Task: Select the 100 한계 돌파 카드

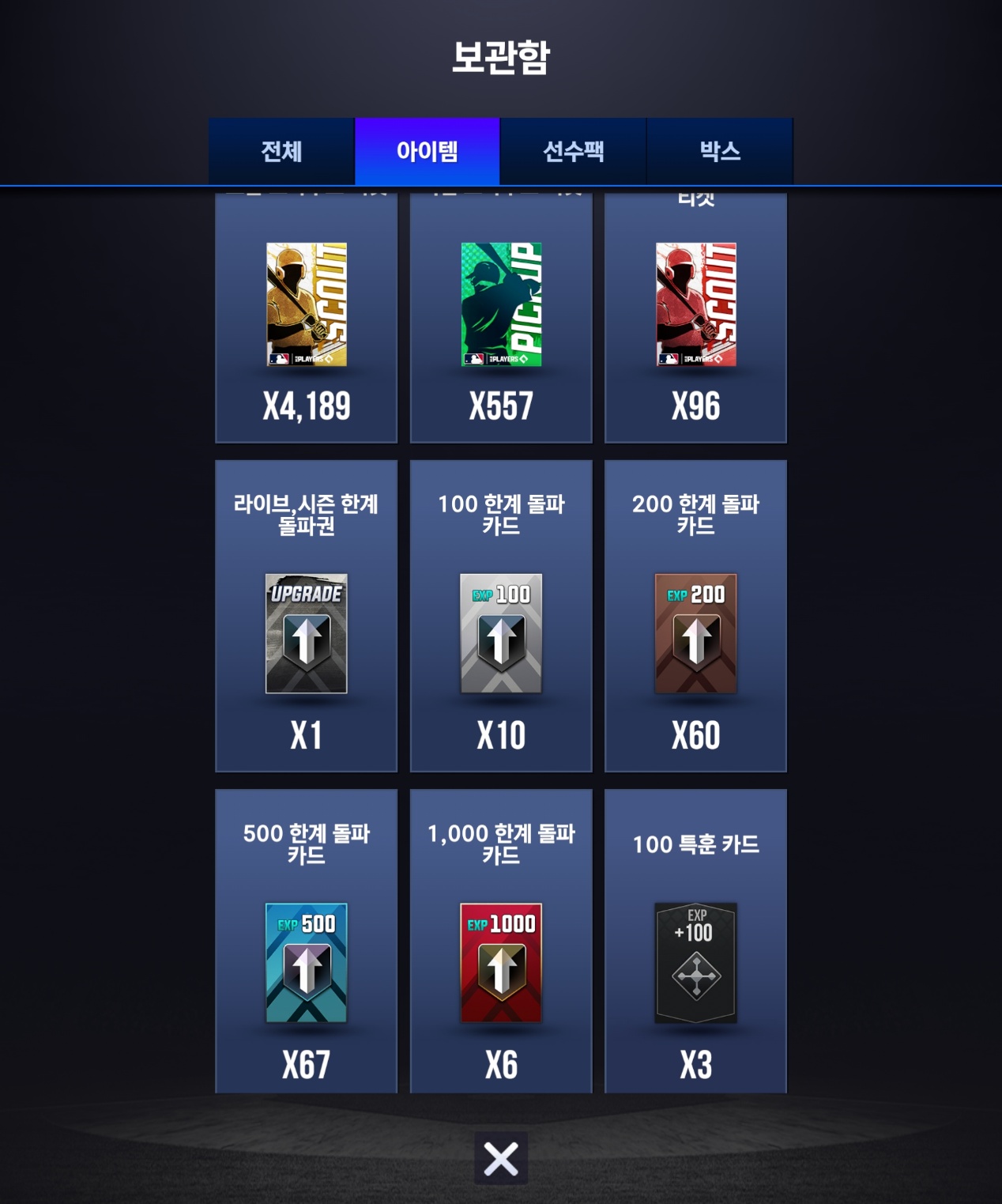Action: pyautogui.click(x=501, y=617)
